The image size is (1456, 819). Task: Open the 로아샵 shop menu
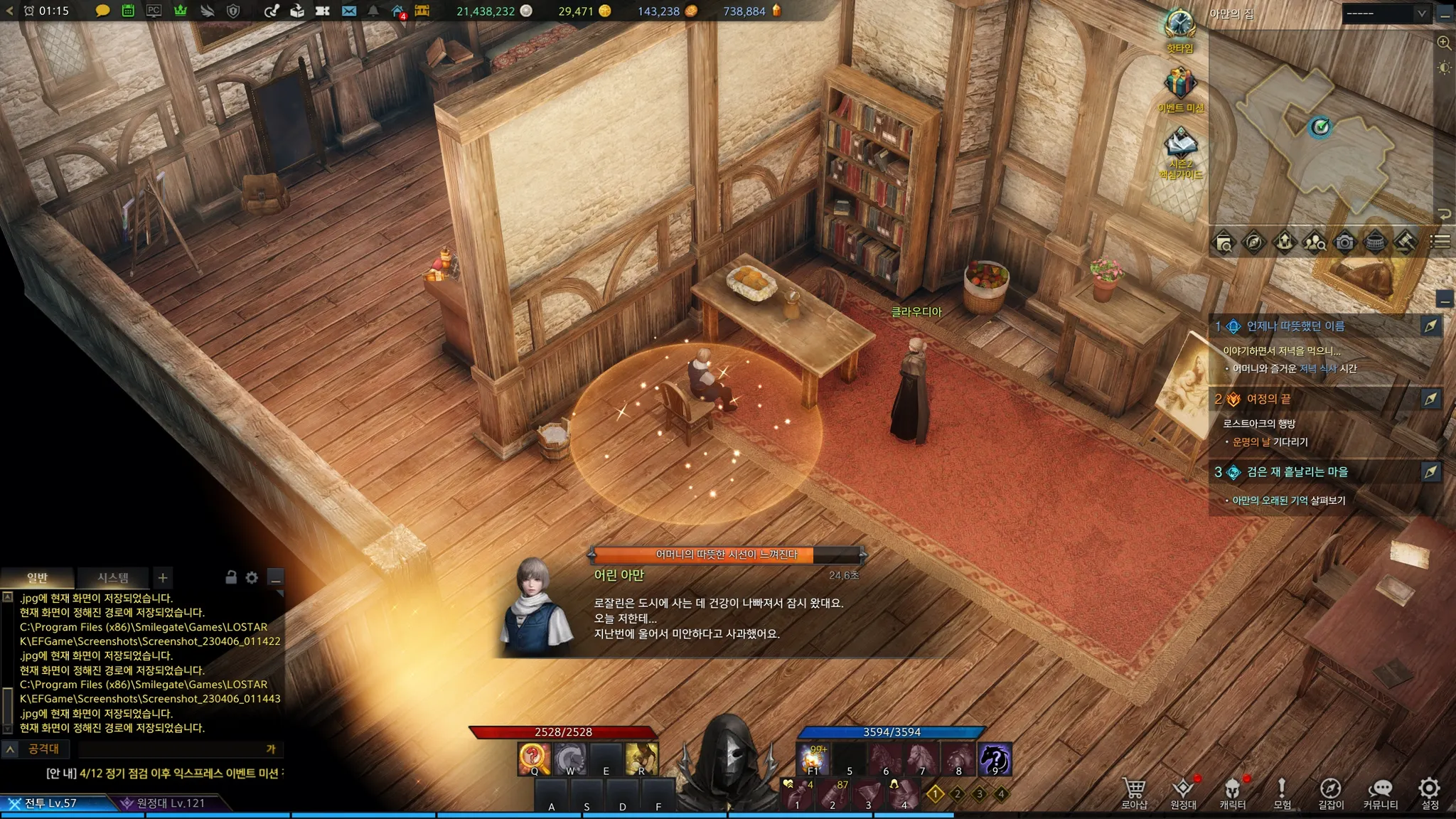[x=1134, y=793]
